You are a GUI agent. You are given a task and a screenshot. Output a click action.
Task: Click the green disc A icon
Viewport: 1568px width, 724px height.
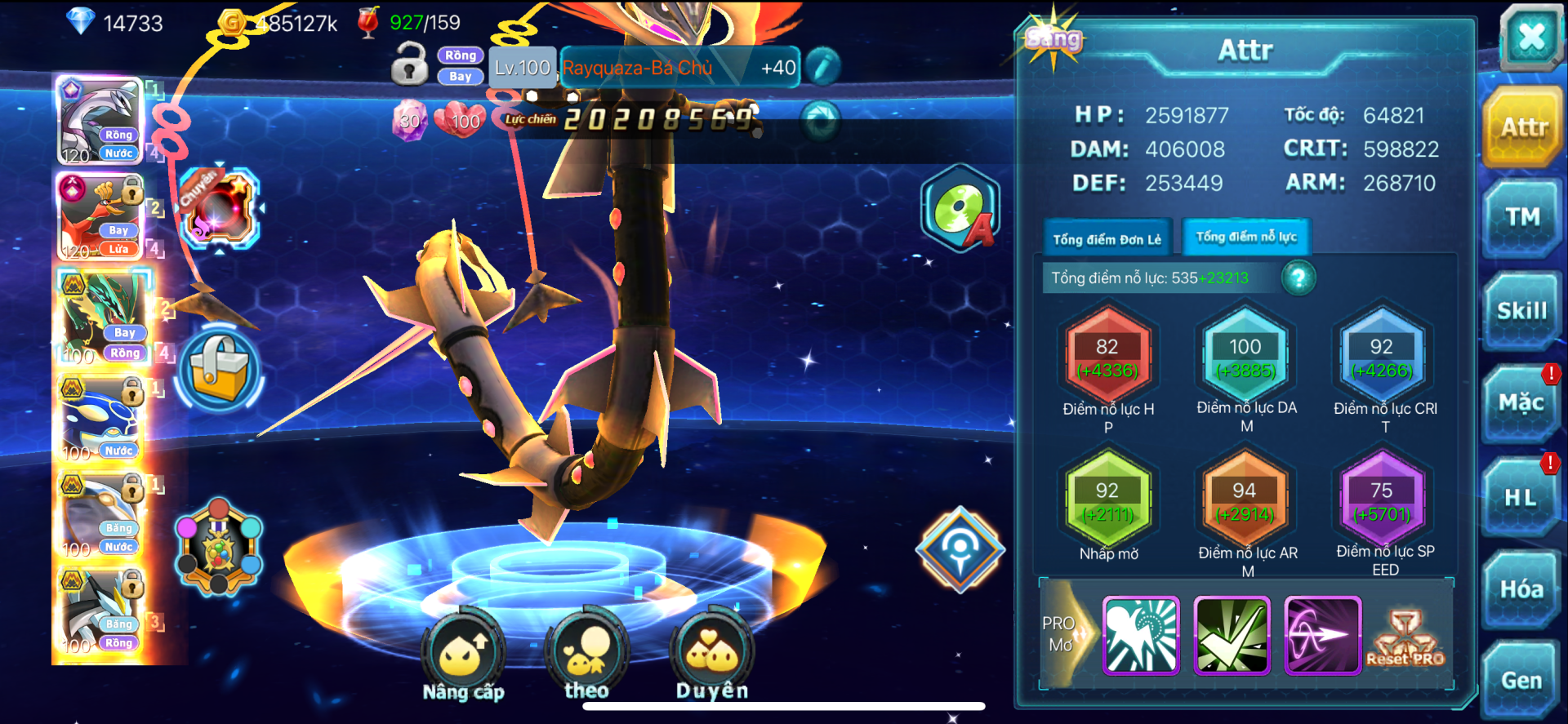point(960,209)
